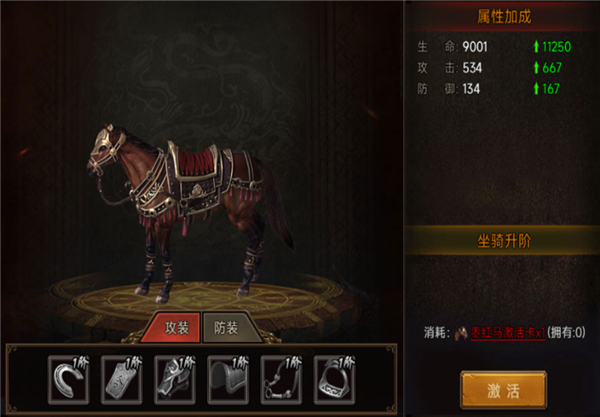Switch to the 攻装 attack gear tab
Image resolution: width=600 pixels, height=417 pixels.
point(174,327)
